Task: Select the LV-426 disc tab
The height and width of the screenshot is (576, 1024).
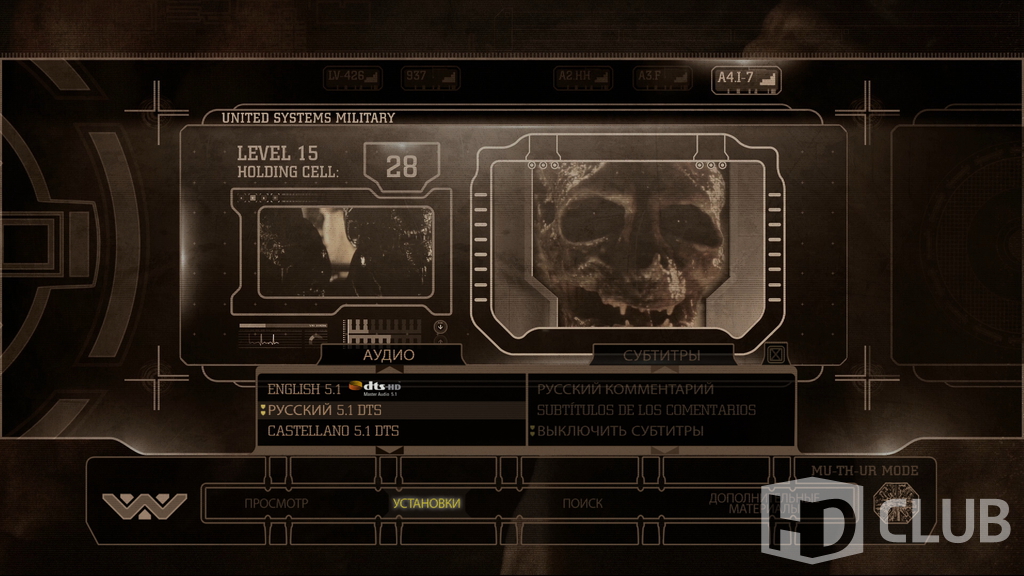Action: pyautogui.click(x=354, y=78)
